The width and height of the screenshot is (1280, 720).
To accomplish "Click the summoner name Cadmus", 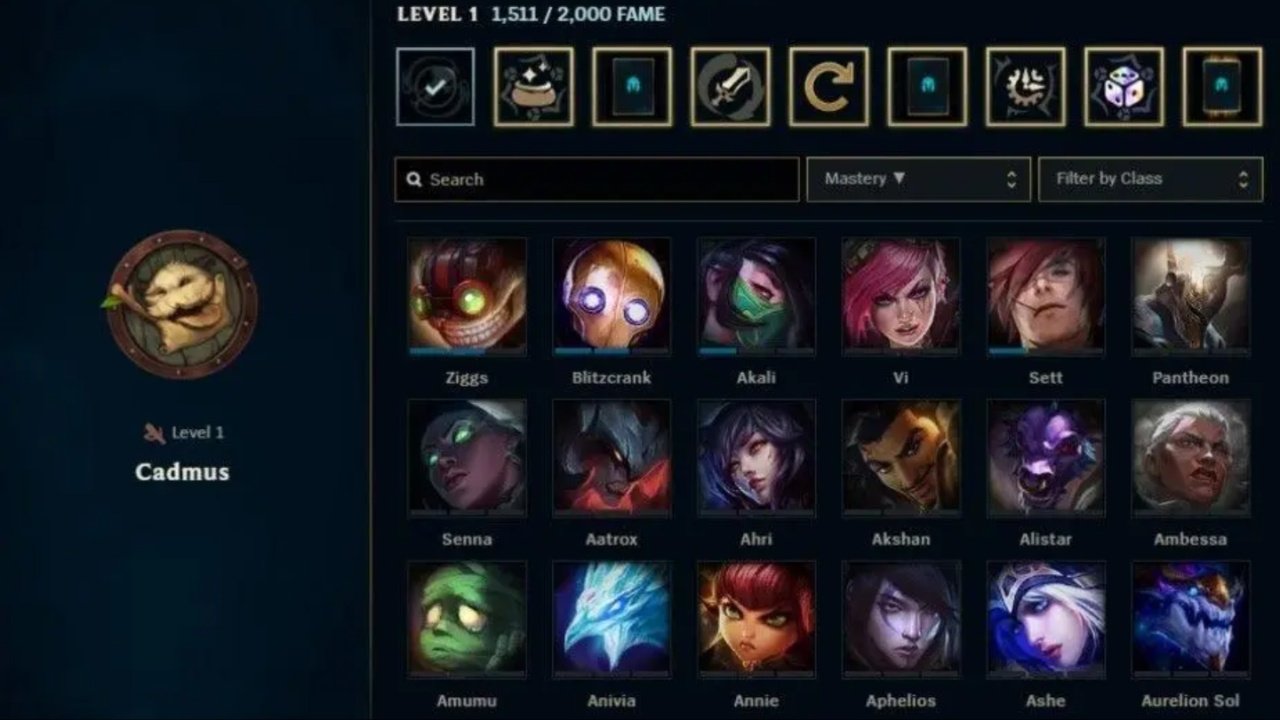I will (x=180, y=472).
